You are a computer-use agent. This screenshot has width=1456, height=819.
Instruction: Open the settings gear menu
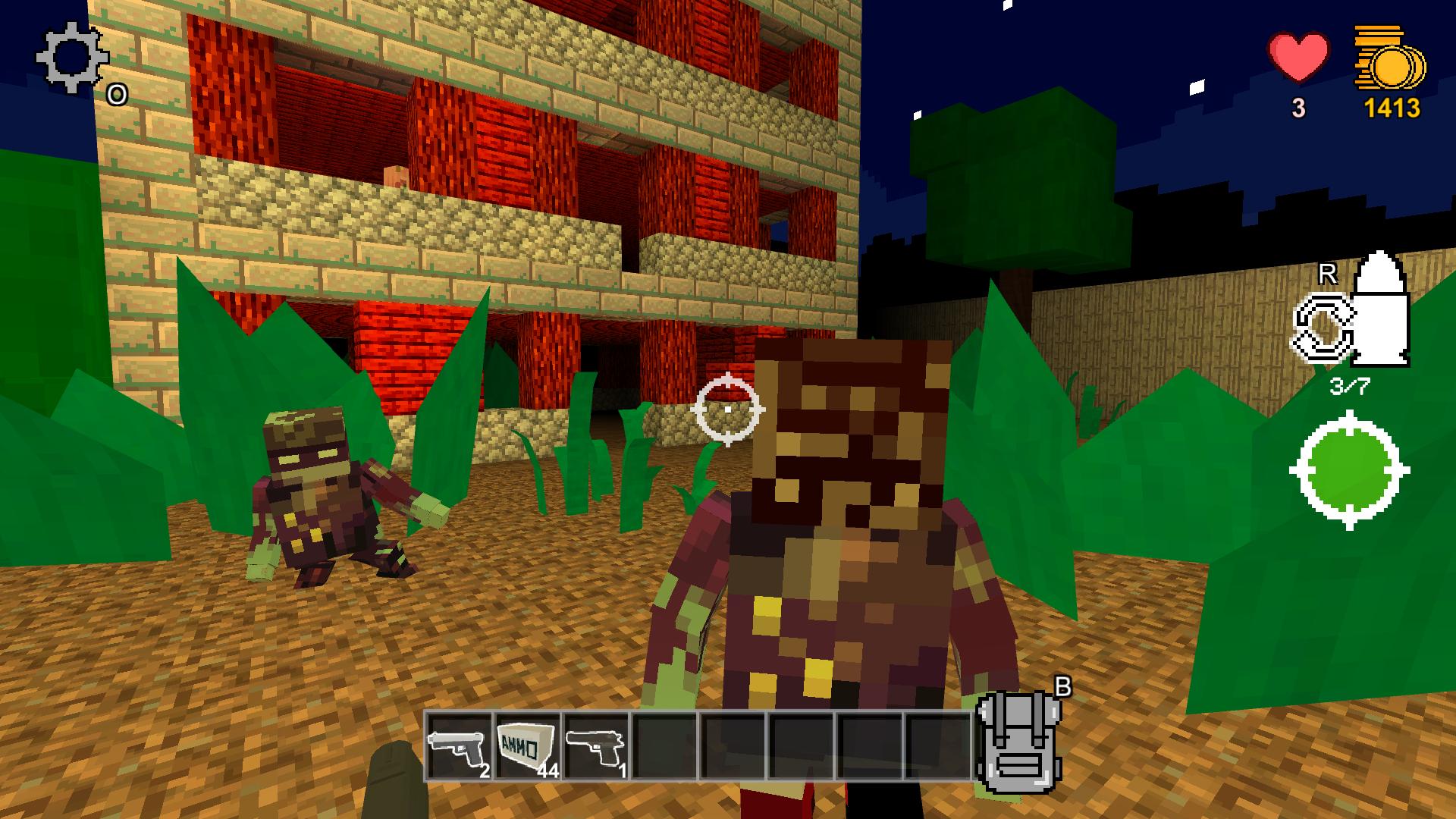click(x=72, y=57)
